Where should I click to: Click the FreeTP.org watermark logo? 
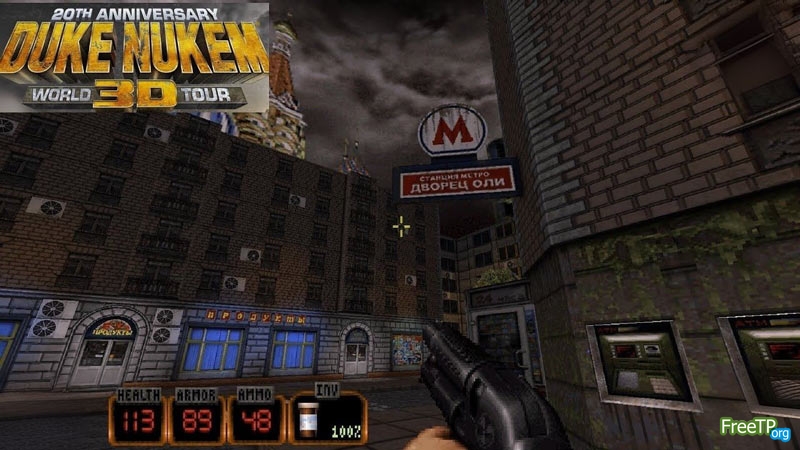[x=756, y=429]
